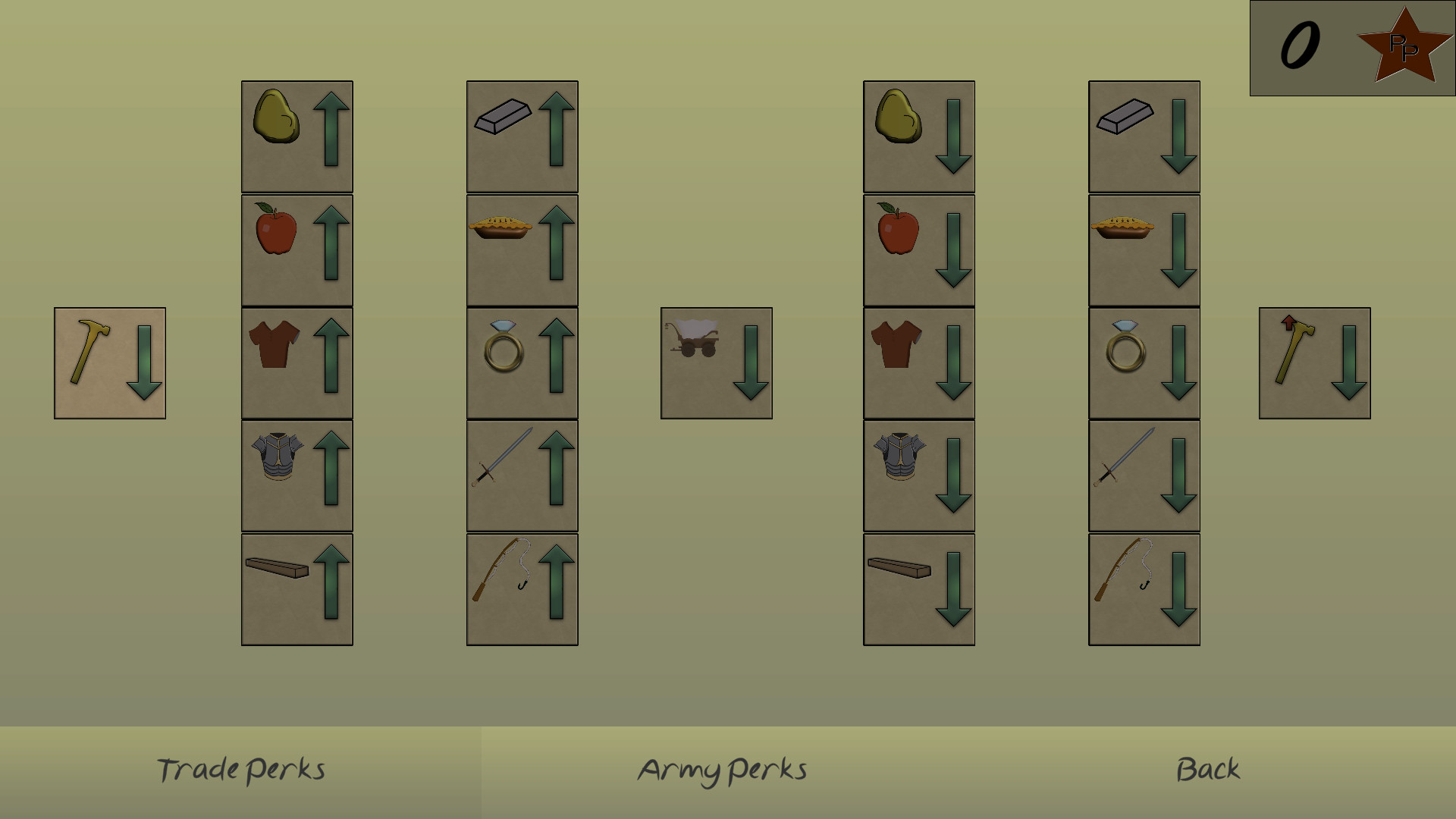This screenshot has width=1456, height=819.
Task: Select the covered wagon downgrade tile
Action: 716,361
